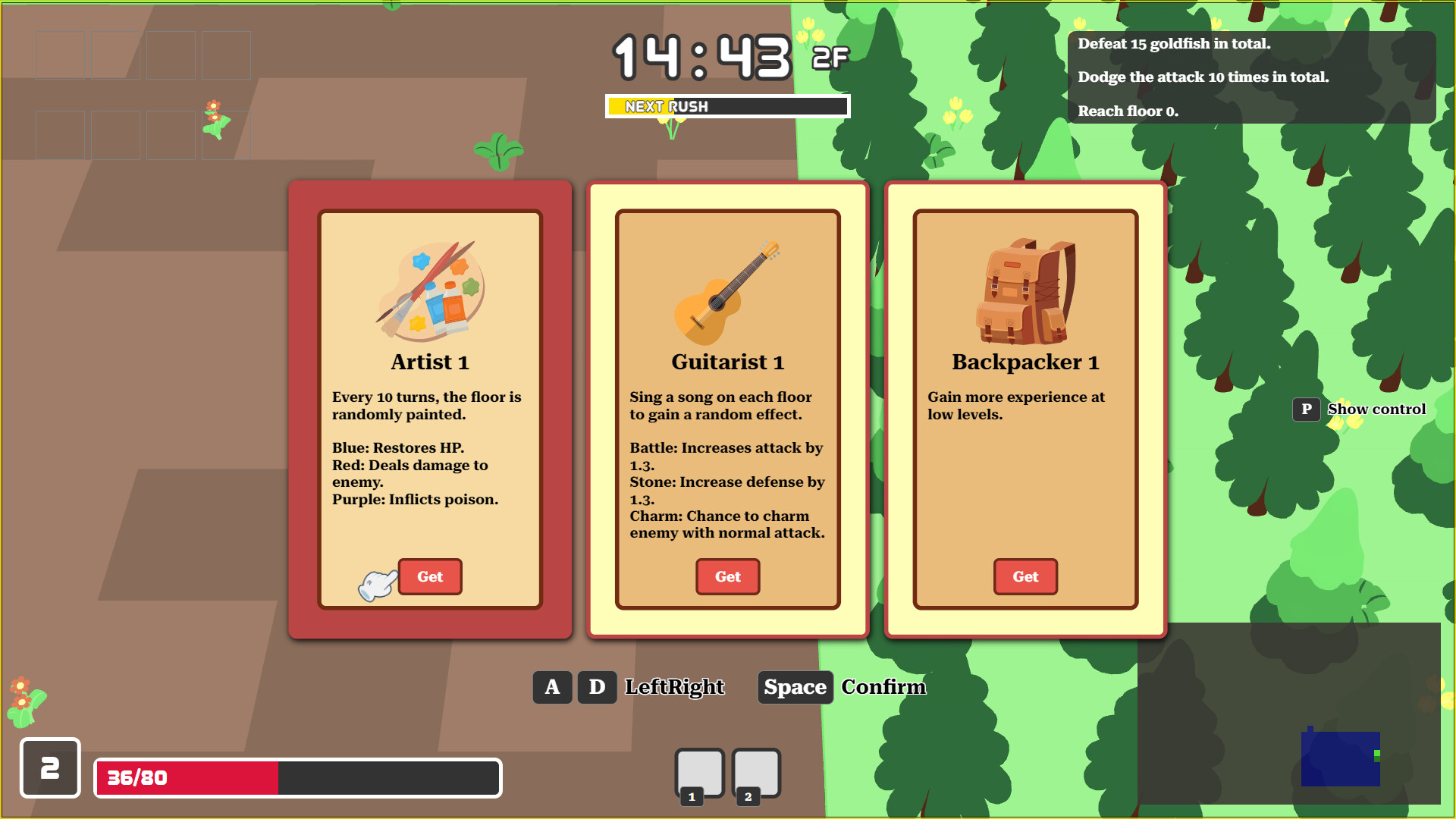This screenshot has width=1456, height=819.
Task: Click the D key icon for right selection
Action: pyautogui.click(x=597, y=687)
